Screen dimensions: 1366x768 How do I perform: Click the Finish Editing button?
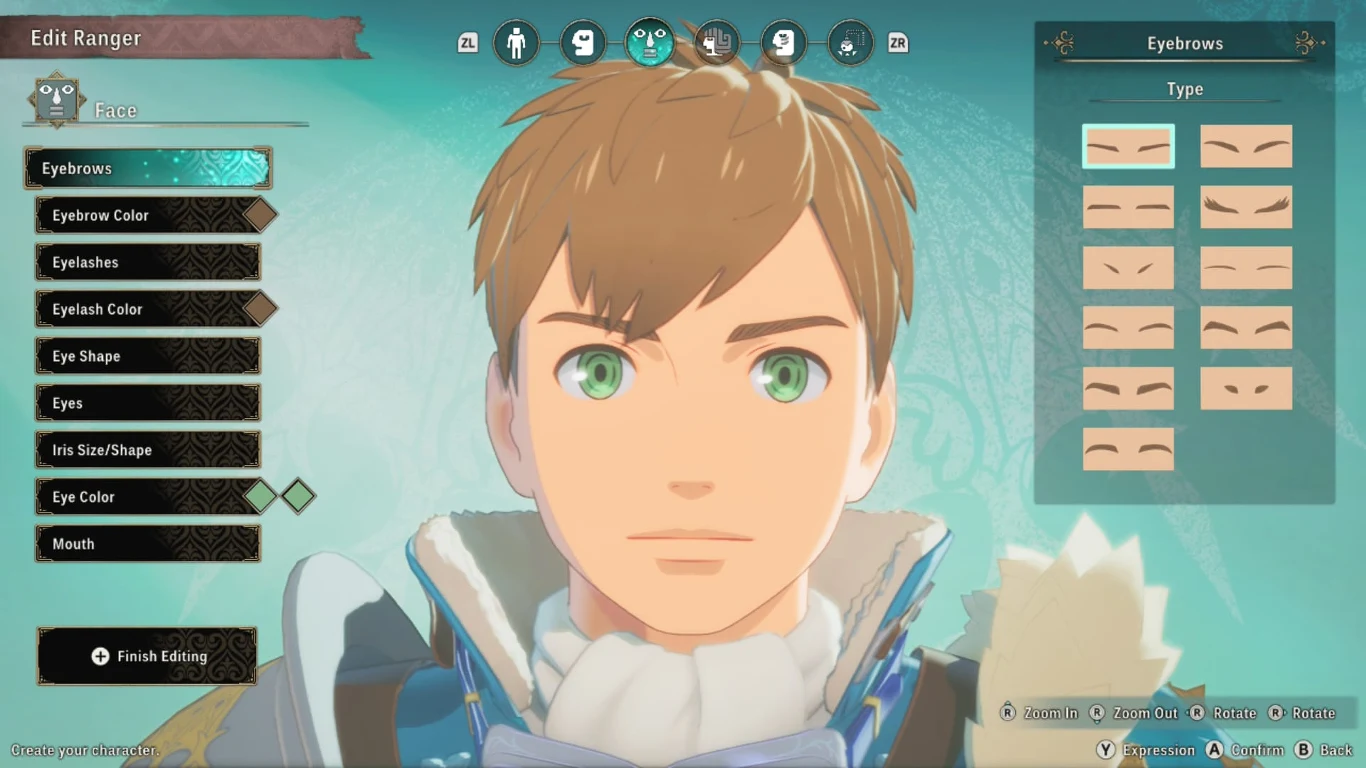click(147, 656)
